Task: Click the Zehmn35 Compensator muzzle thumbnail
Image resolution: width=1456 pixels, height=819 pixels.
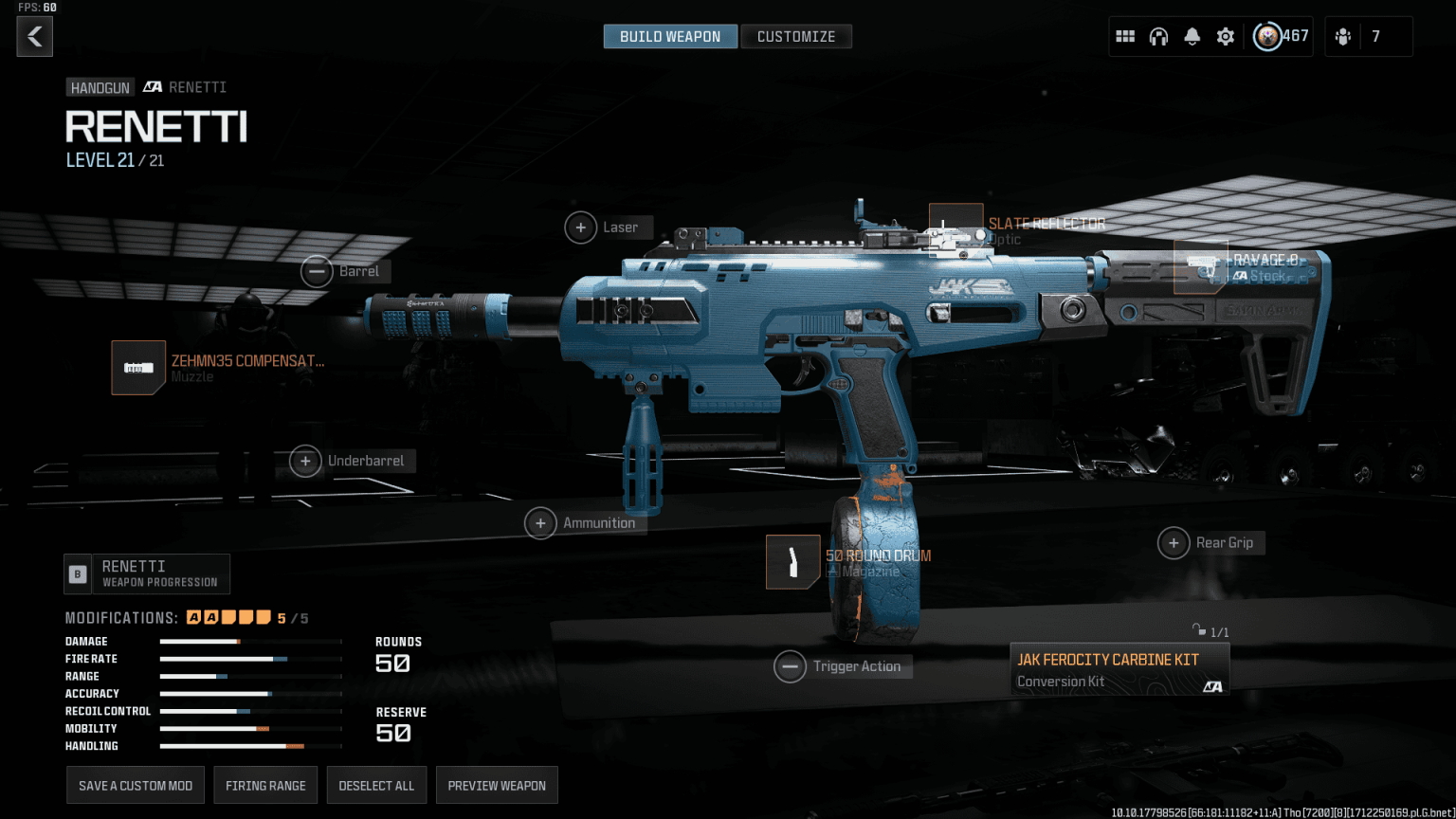Action: pyautogui.click(x=138, y=368)
